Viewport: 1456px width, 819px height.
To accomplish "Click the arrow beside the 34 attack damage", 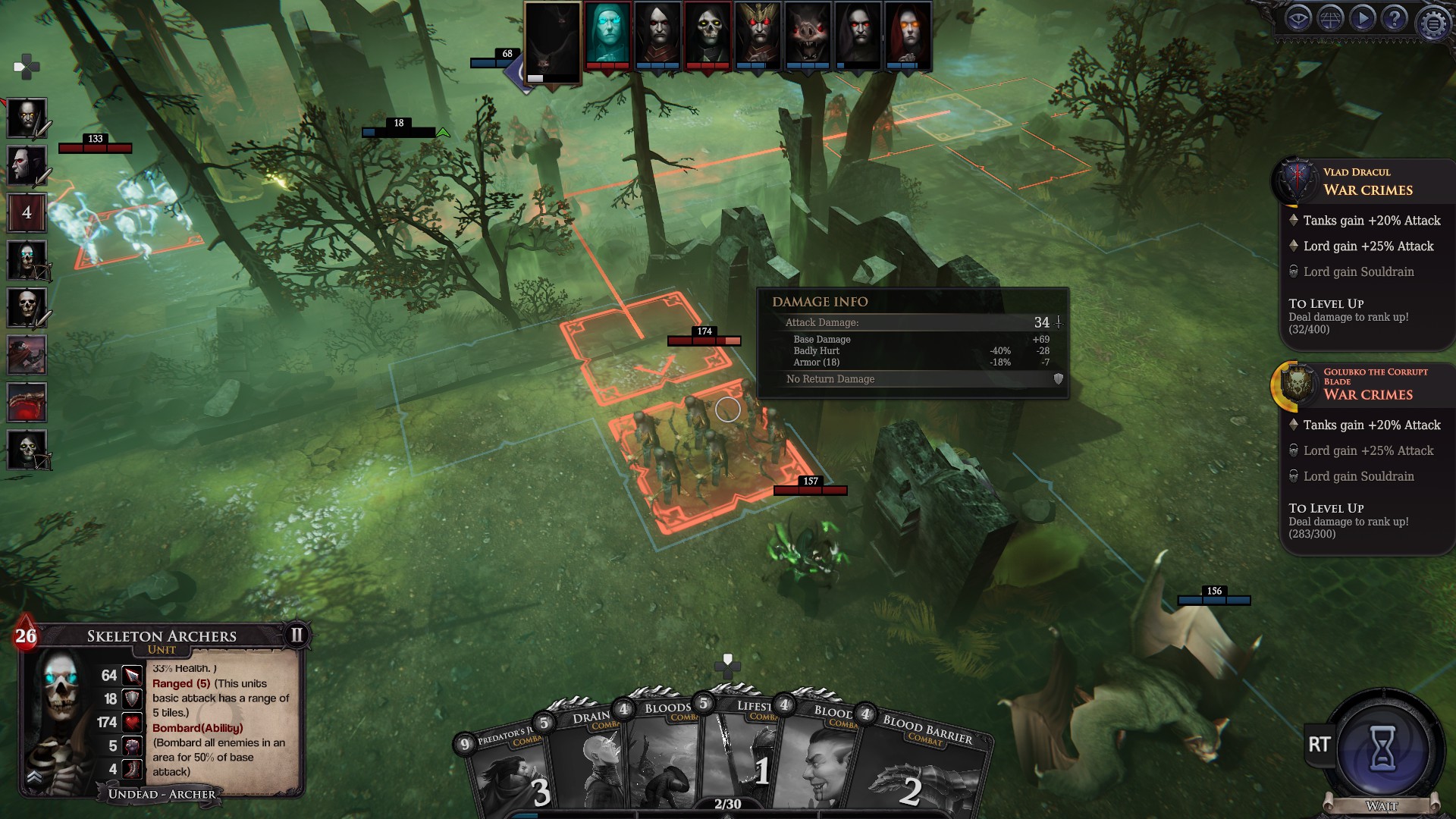I will point(1059,322).
